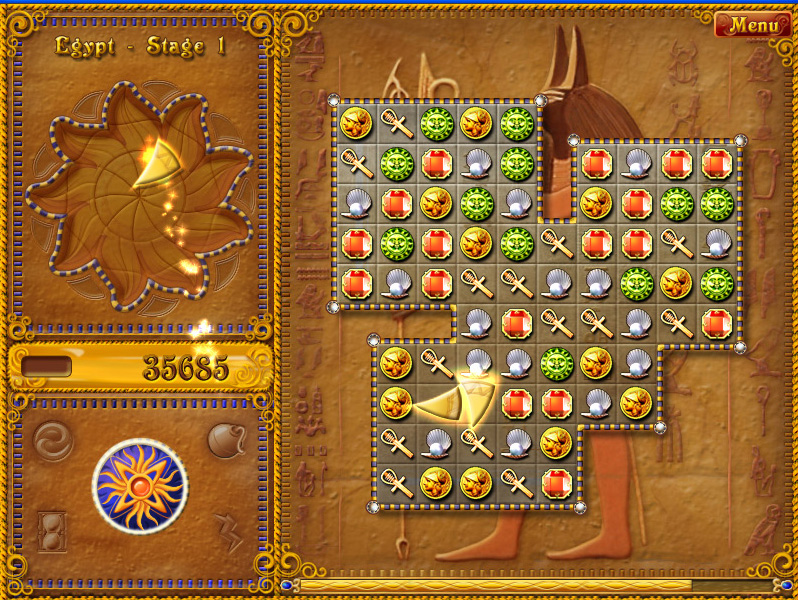Activate the hourglass power-up

(x=51, y=529)
